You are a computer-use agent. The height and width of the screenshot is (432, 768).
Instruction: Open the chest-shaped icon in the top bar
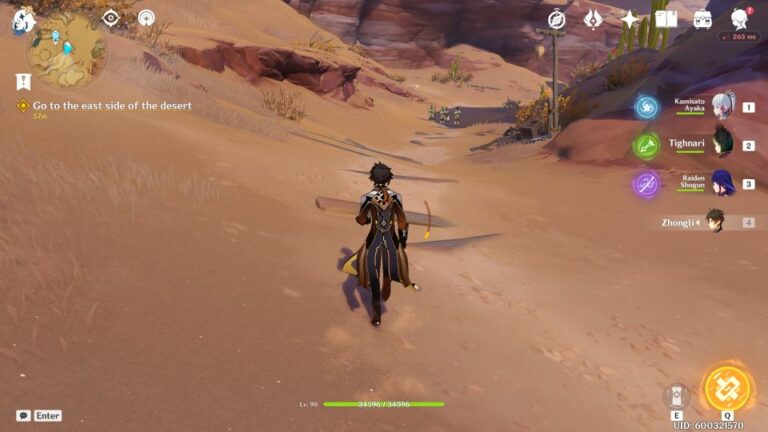point(703,19)
